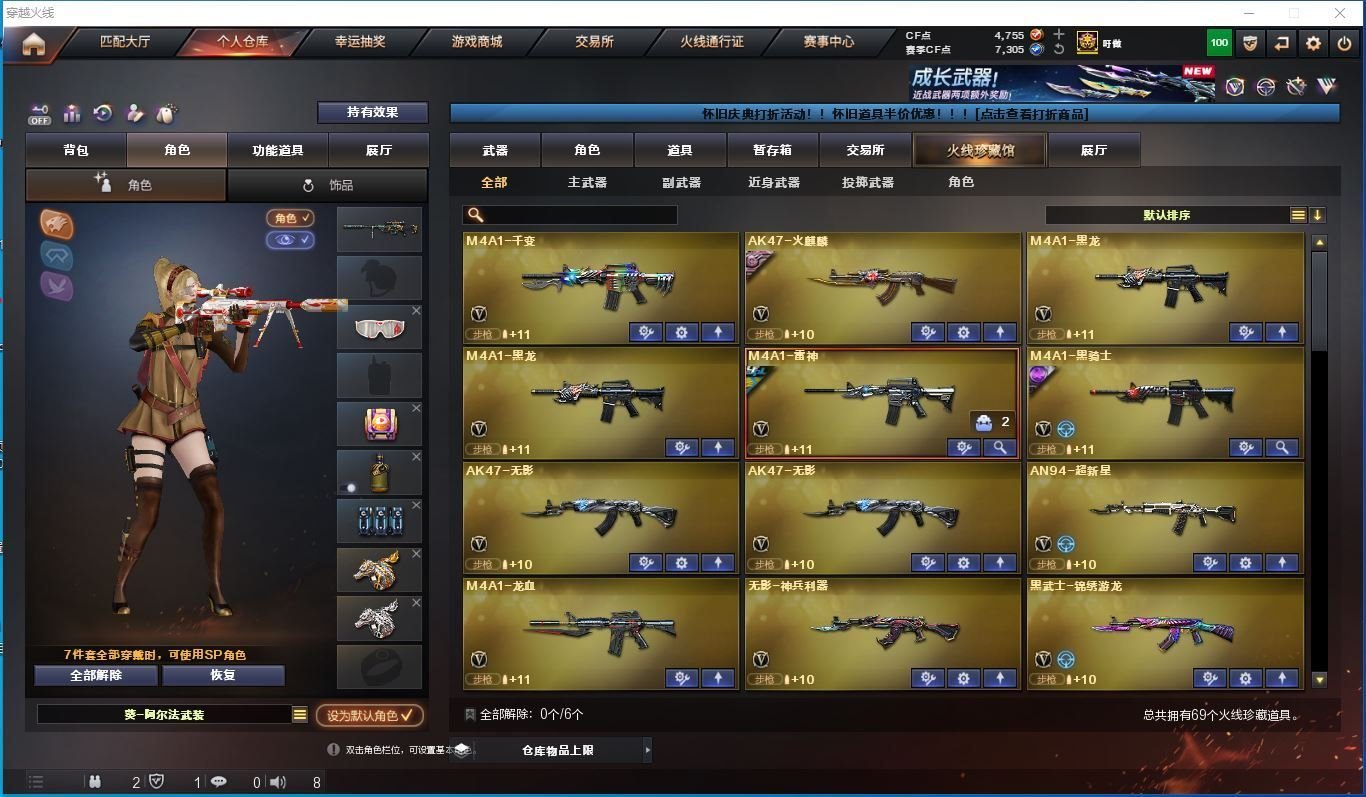Unequip all with the 全部解除 button
Viewport: 1366px width, 797px height.
pos(96,675)
